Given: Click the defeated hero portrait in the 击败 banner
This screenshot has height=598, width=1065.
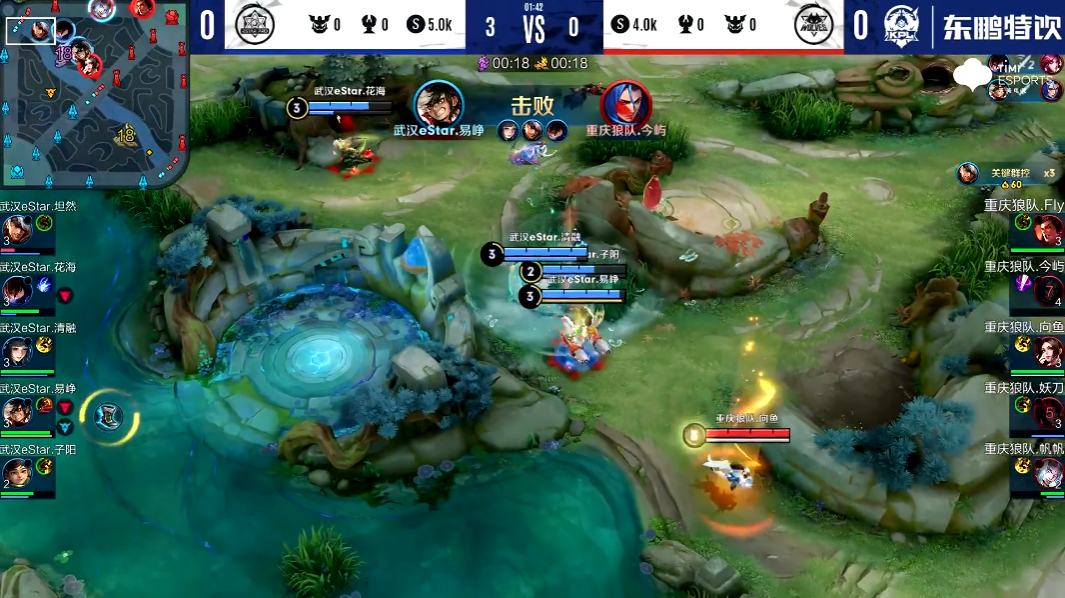Looking at the screenshot, I should click(626, 103).
